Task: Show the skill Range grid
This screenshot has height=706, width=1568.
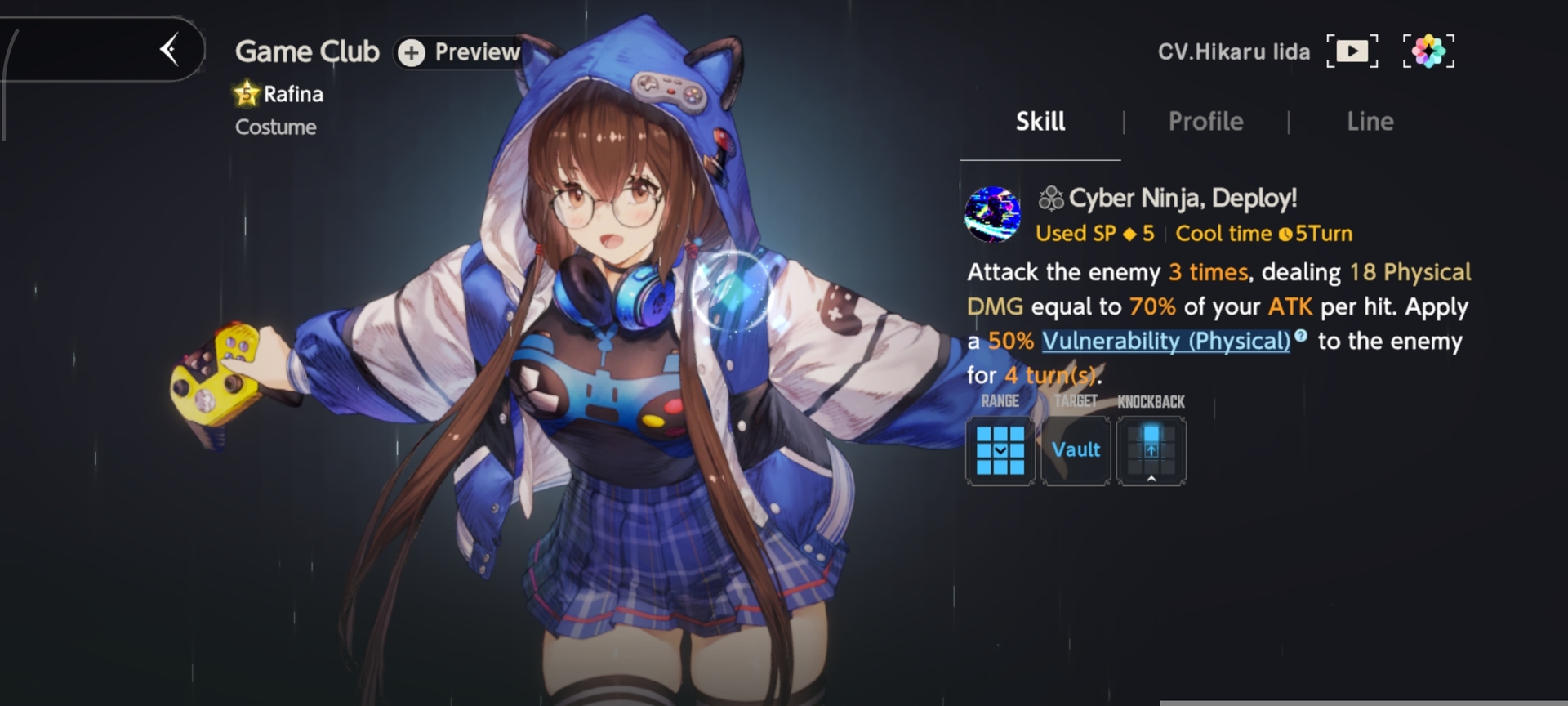Action: [1000, 450]
